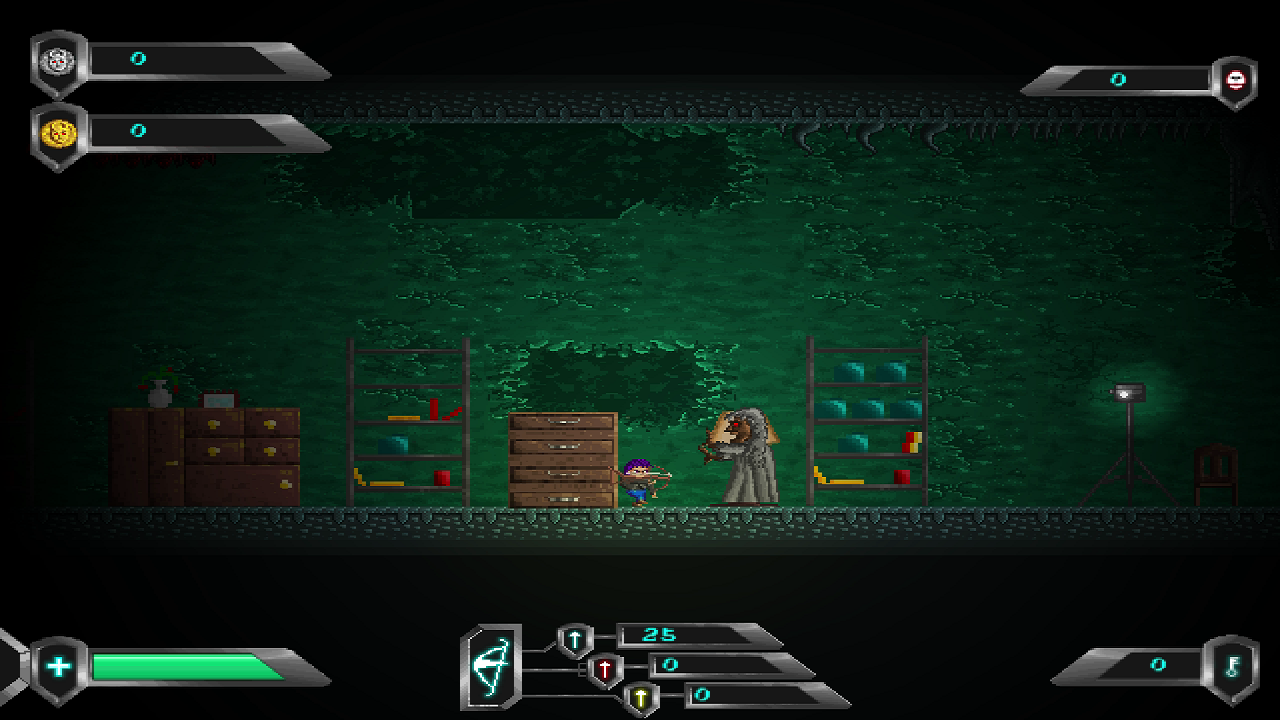This screenshot has width=1280, height=720.
Task: Click the teal arrow count display reading 25
Action: click(660, 634)
